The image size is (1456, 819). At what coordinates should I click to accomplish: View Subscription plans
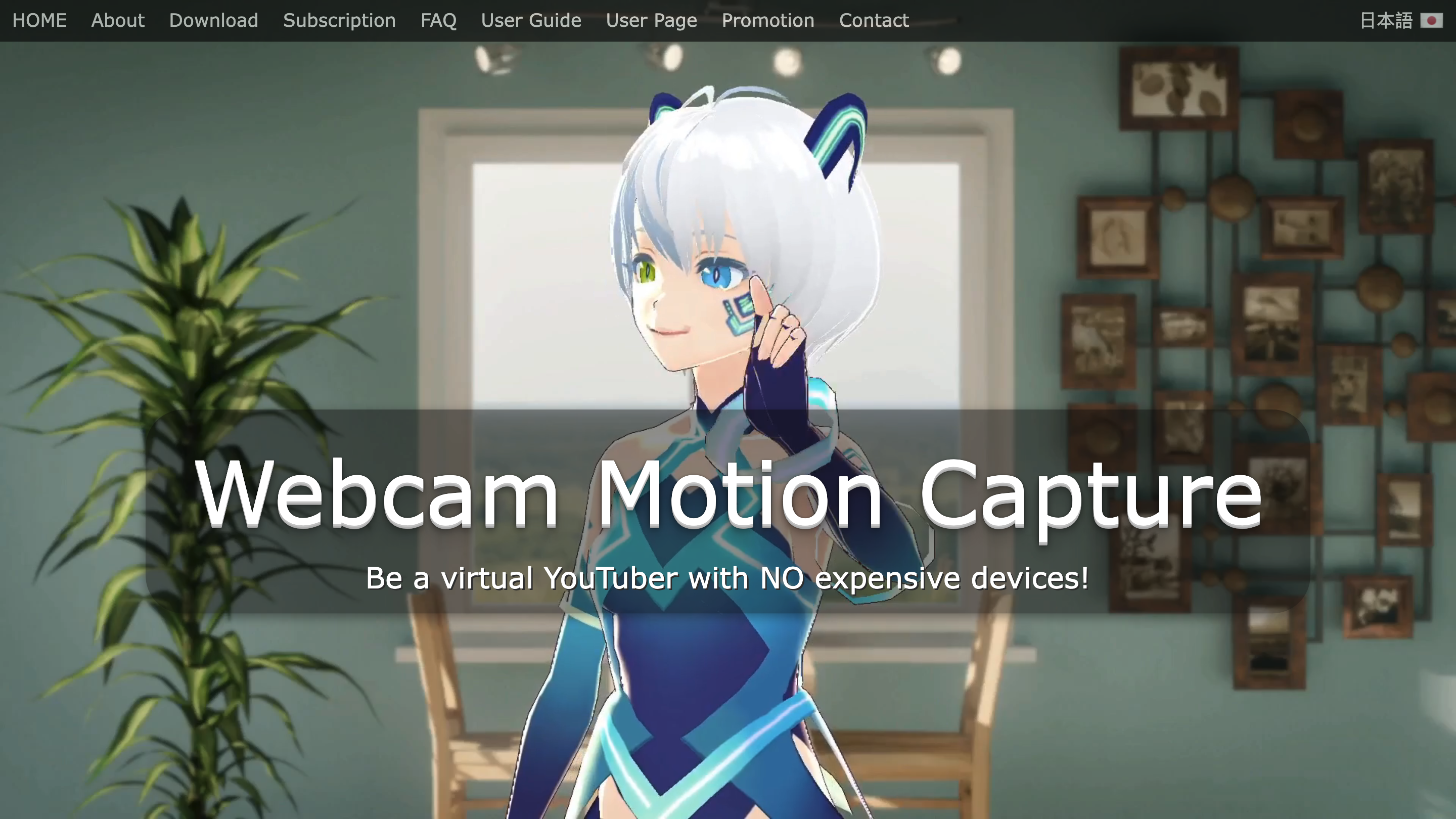click(x=339, y=20)
